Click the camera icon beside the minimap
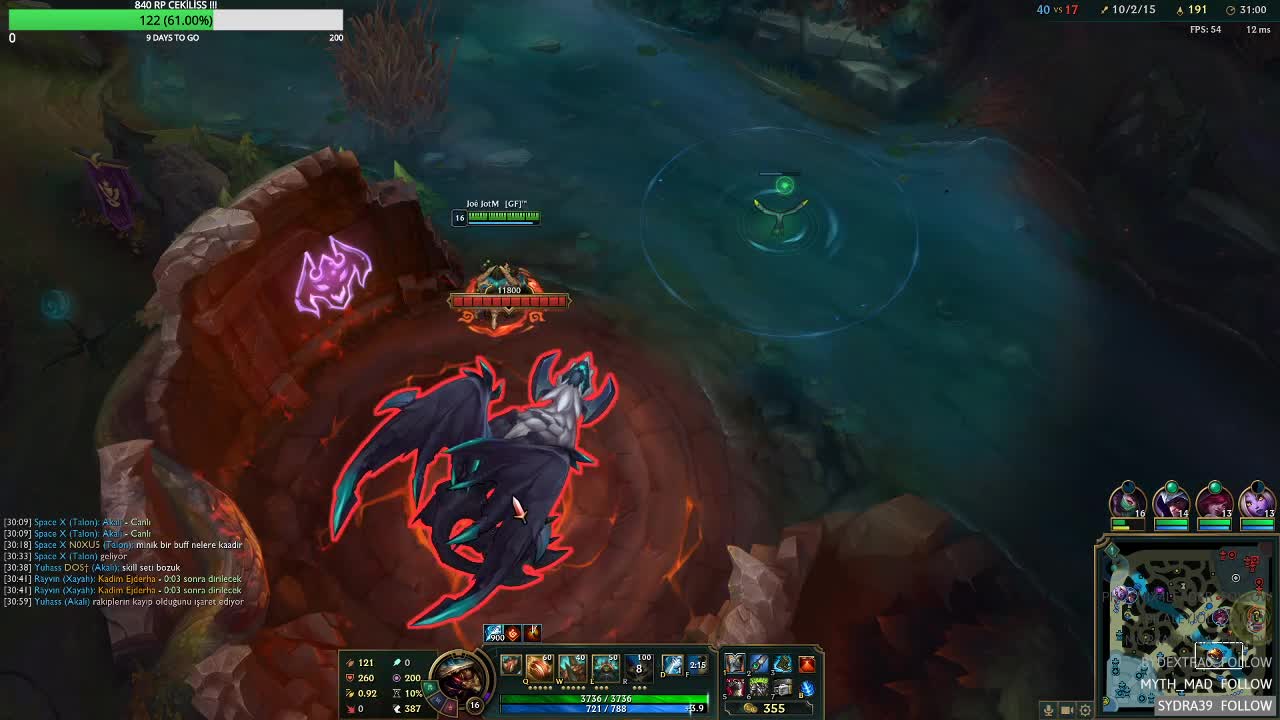 point(1066,710)
